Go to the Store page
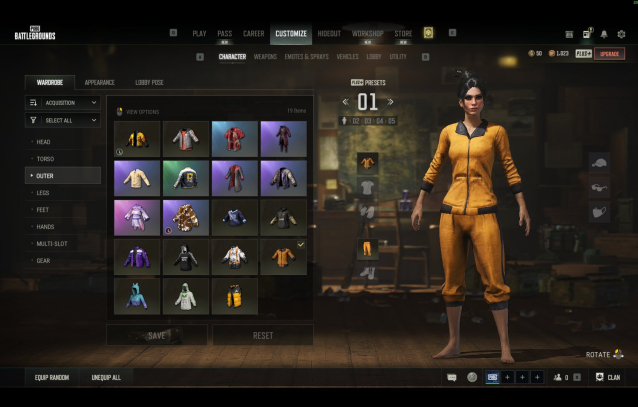The width and height of the screenshot is (638, 407). coord(403,33)
